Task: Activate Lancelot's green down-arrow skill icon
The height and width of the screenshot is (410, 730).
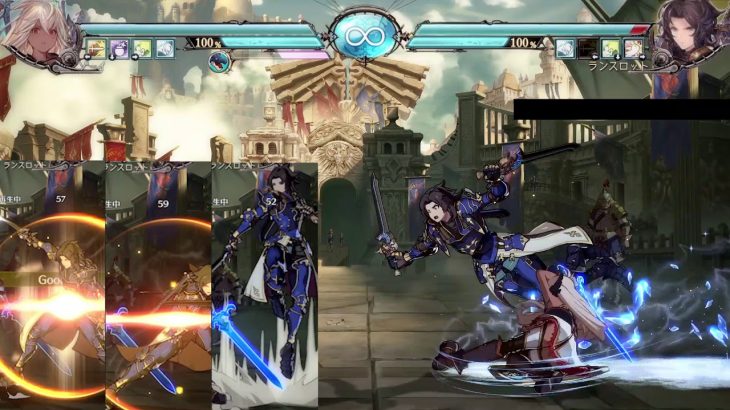Action: (610, 48)
